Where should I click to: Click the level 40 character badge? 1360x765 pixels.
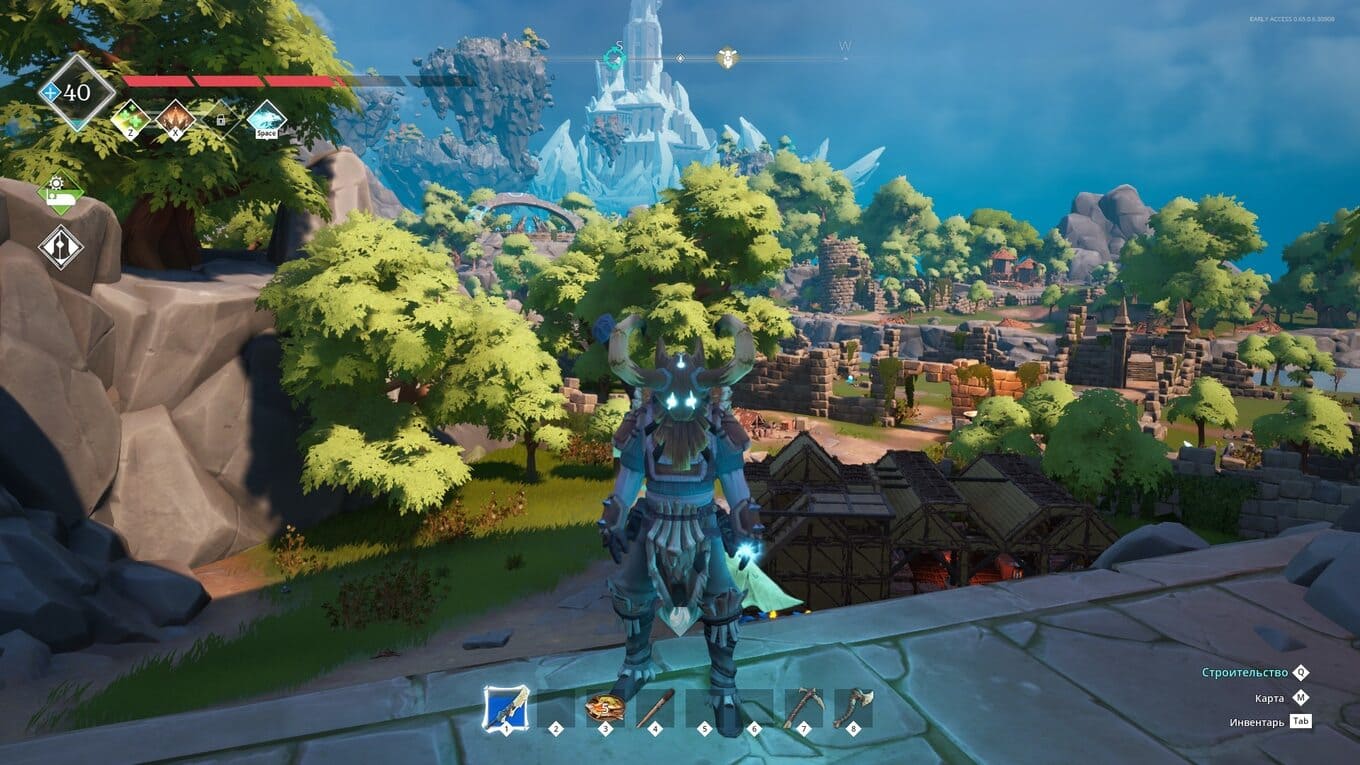click(76, 93)
